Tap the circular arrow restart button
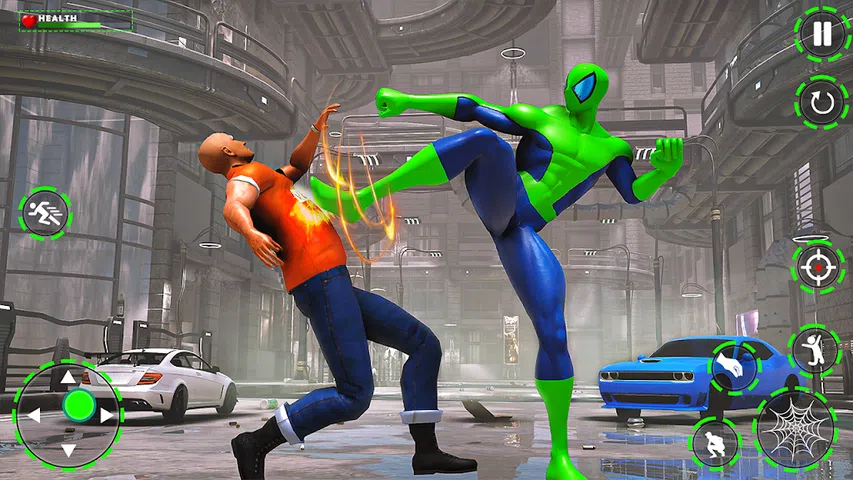 pos(821,102)
